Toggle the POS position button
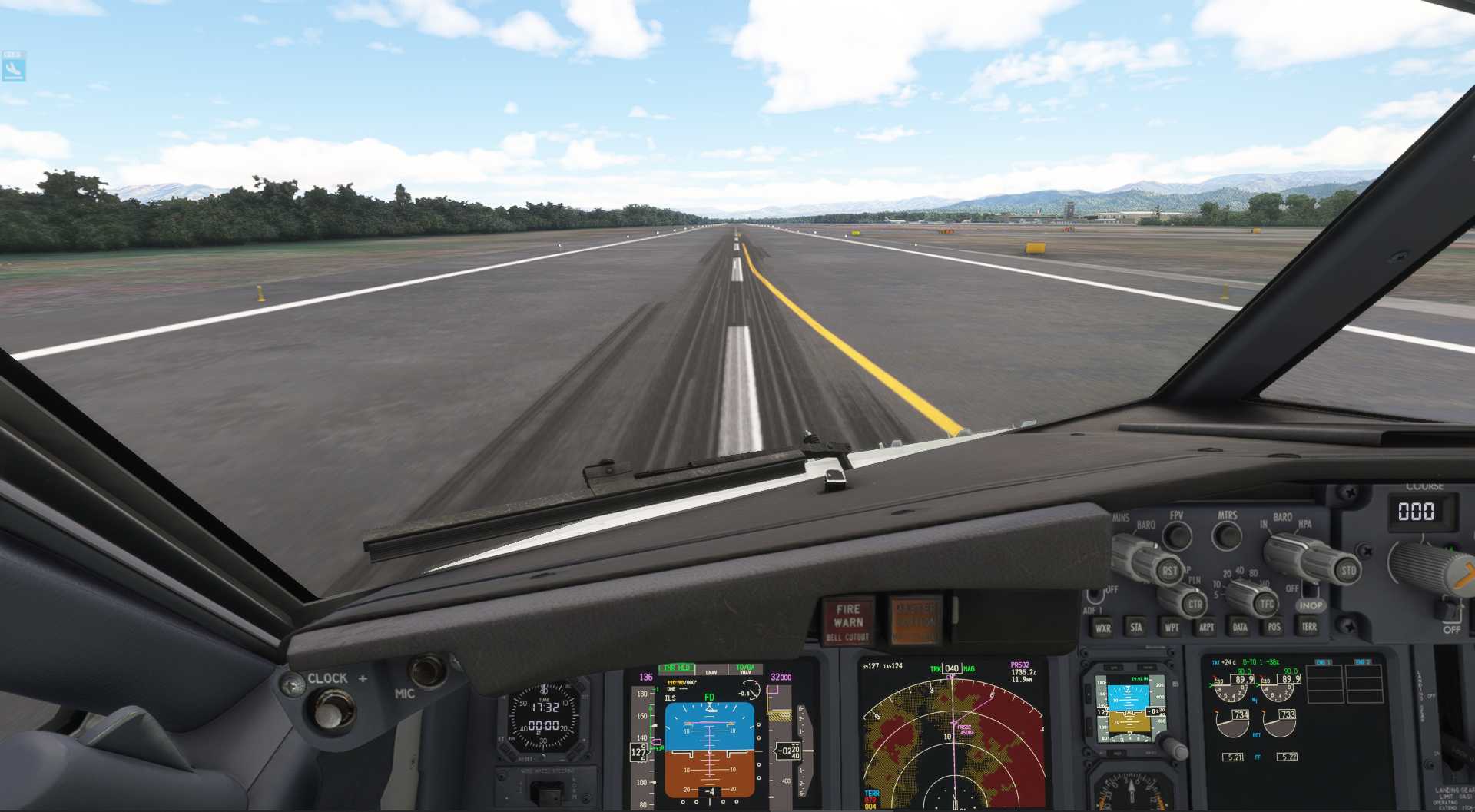1475x812 pixels. (1274, 627)
